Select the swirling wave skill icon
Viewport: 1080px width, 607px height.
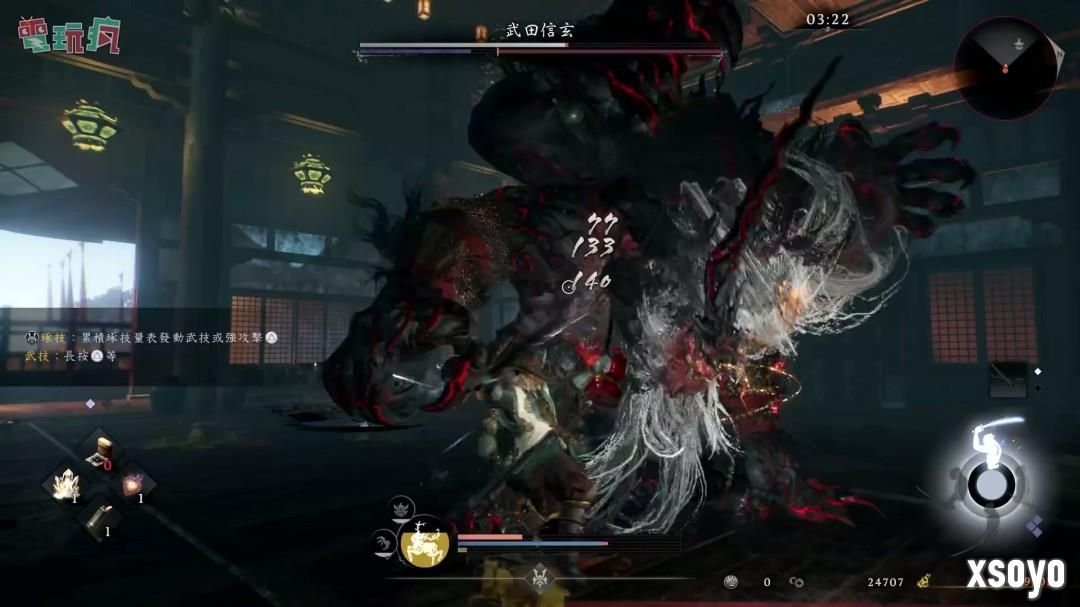[x=384, y=544]
